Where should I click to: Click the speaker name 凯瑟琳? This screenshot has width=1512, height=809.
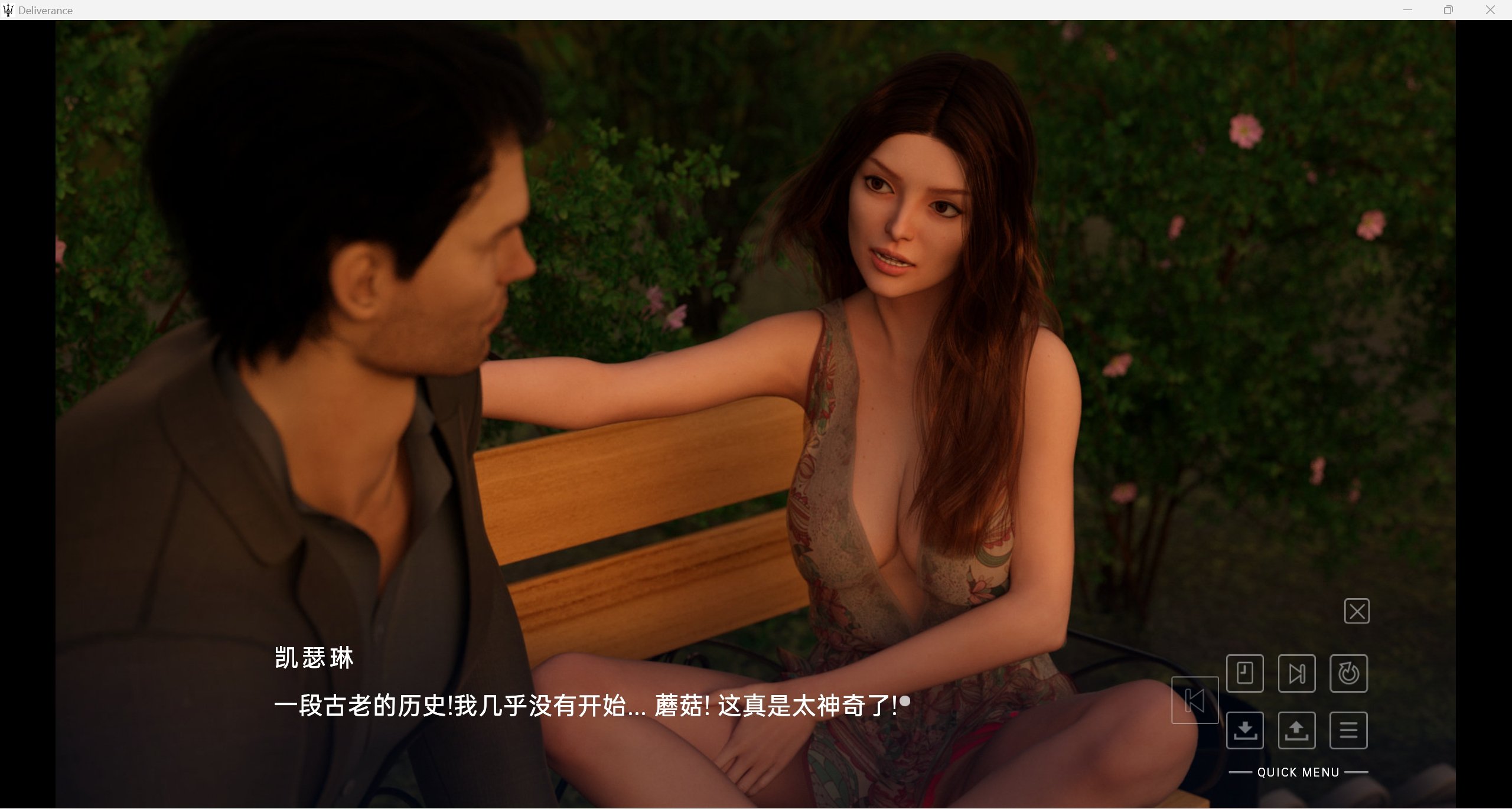314,657
